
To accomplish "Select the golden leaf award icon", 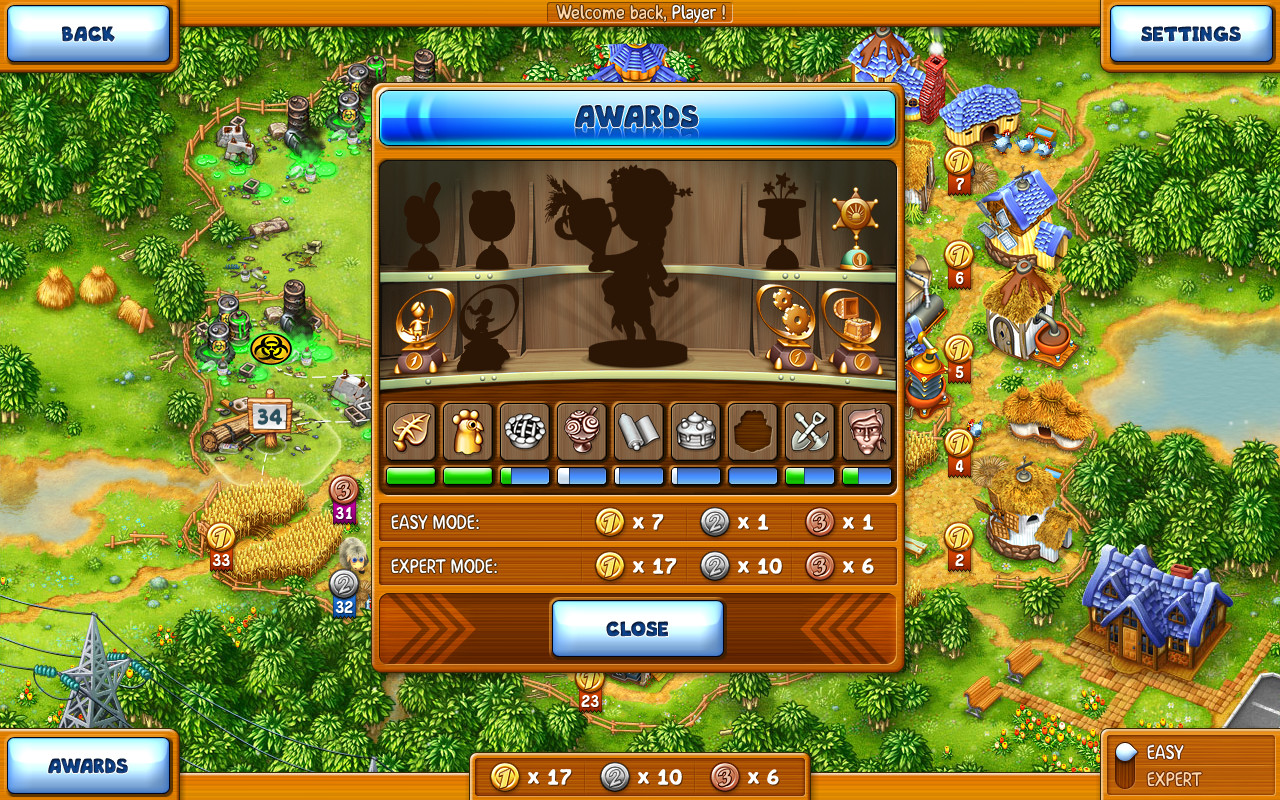I will pos(411,432).
